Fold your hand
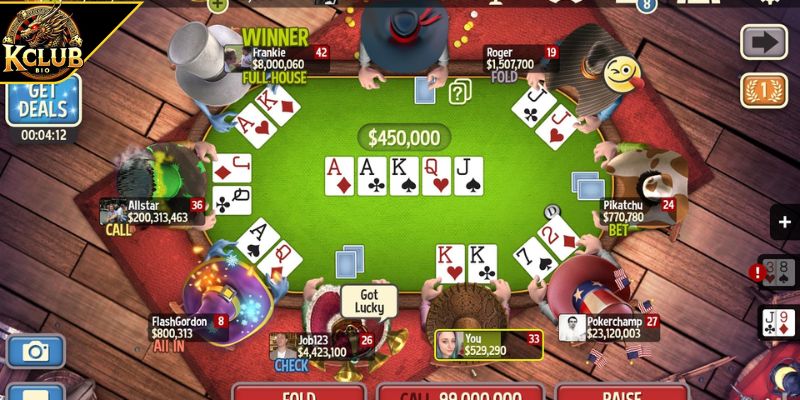Image resolution: width=800 pixels, height=400 pixels. (x=298, y=392)
